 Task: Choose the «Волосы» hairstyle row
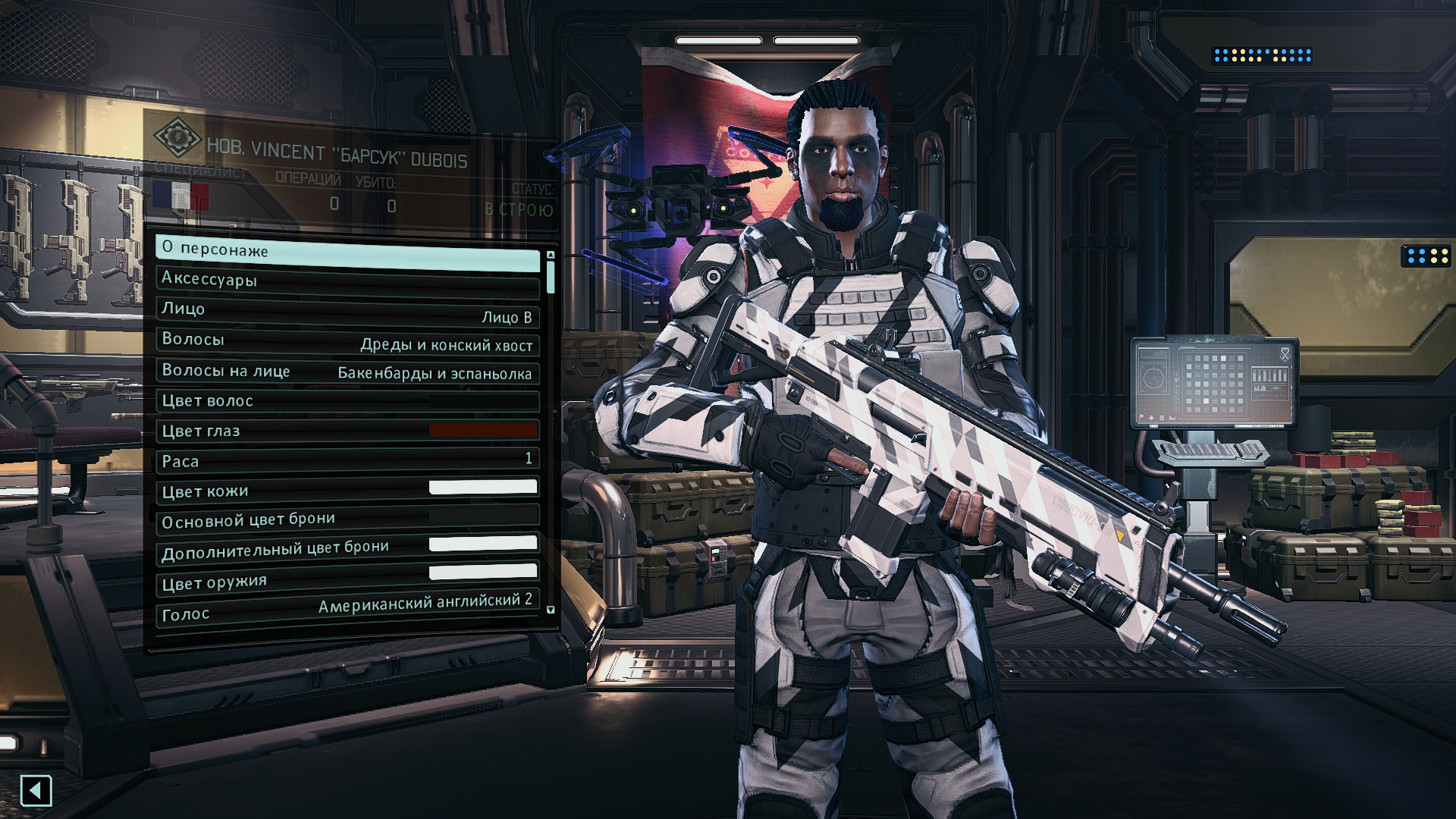(347, 341)
